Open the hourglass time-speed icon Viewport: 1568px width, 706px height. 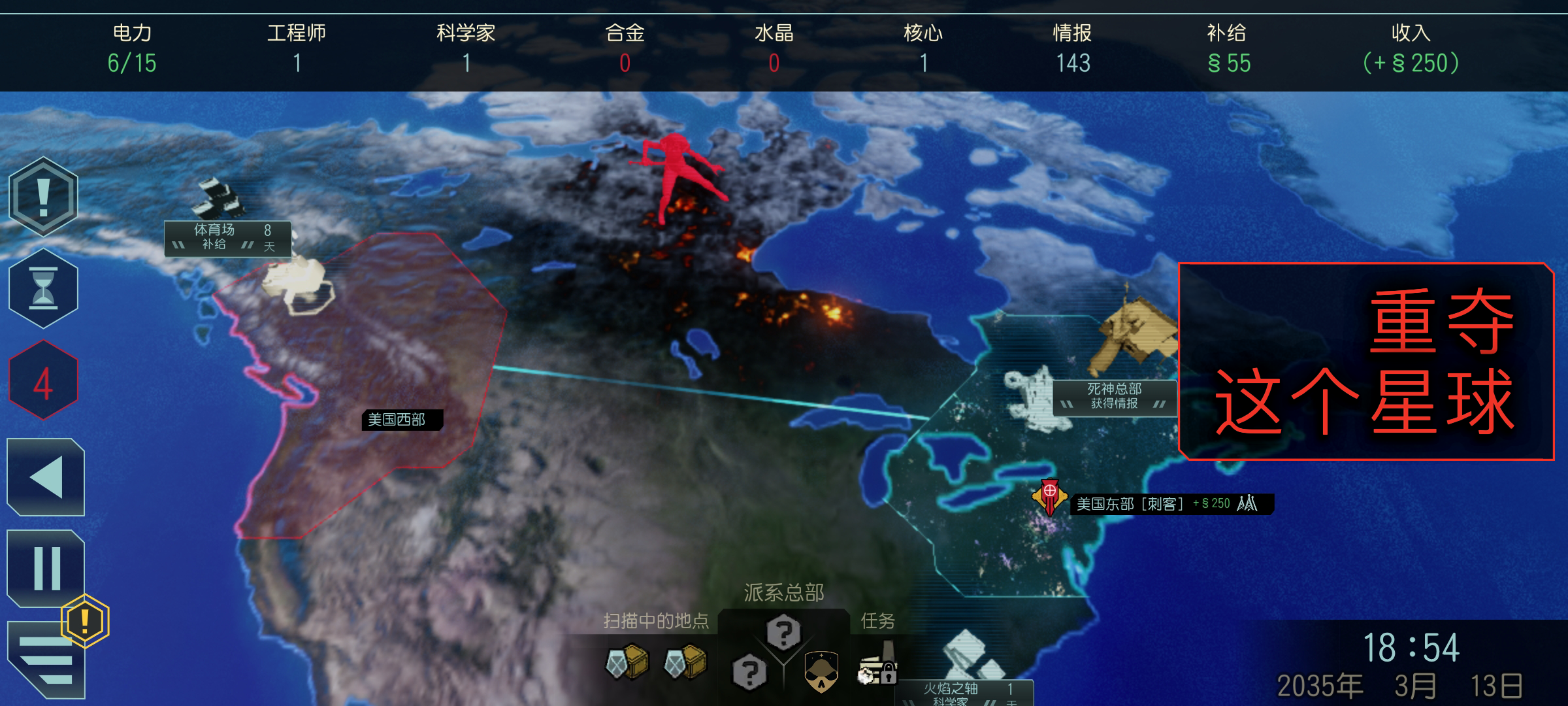[43, 288]
